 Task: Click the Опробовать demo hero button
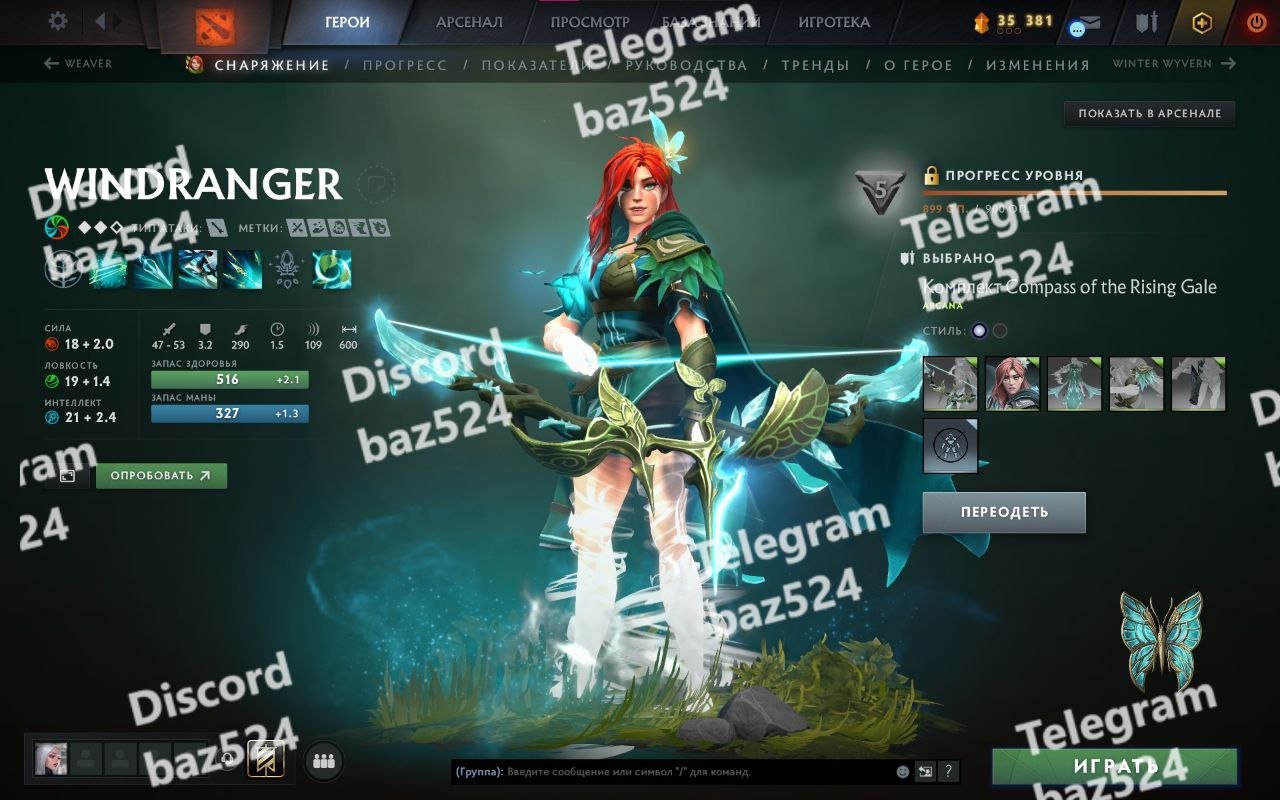coord(161,476)
